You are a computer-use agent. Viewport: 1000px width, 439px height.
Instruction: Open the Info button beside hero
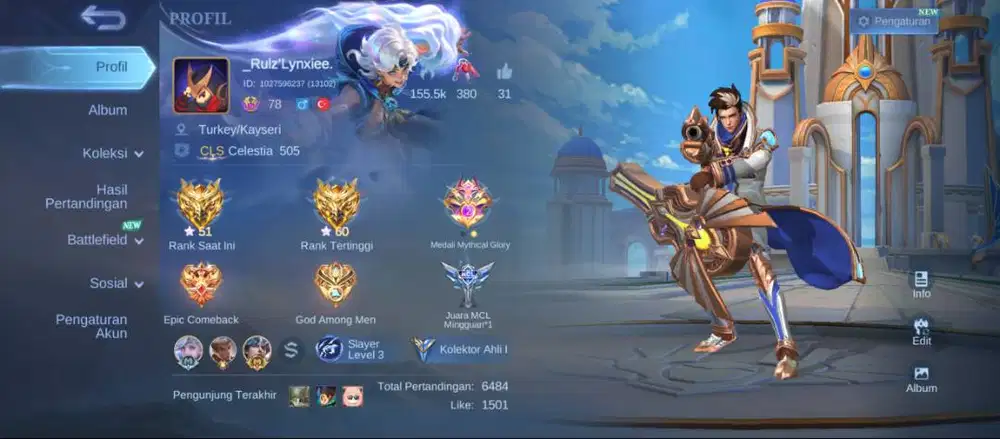point(921,284)
